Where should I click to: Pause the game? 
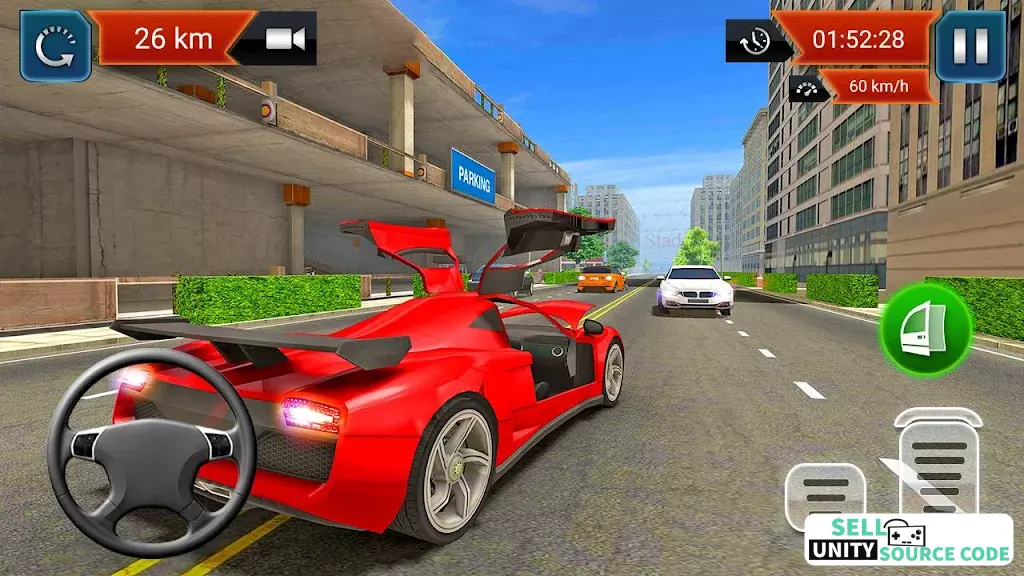[970, 46]
